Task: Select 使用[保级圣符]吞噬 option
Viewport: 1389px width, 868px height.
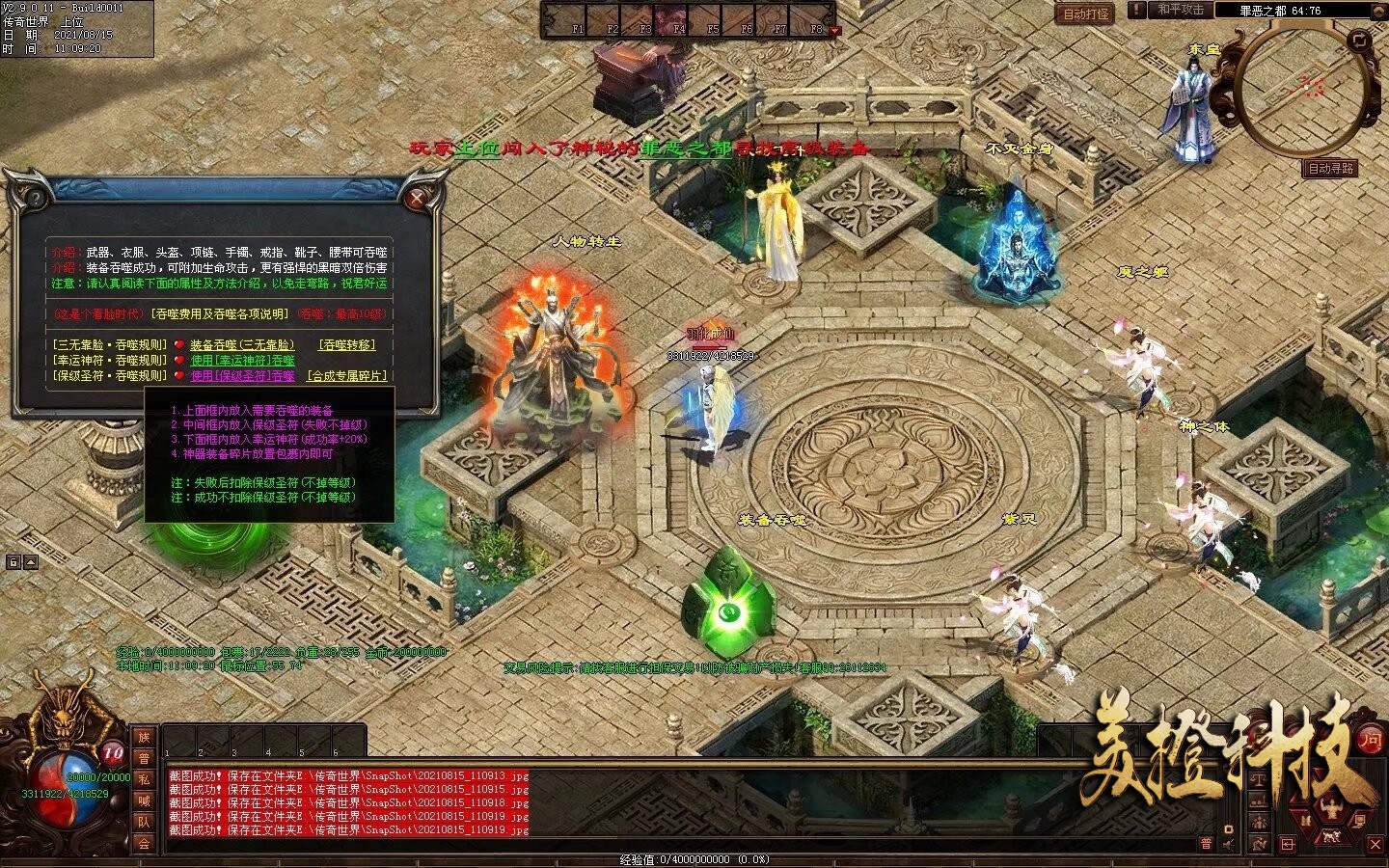Action: coord(242,375)
